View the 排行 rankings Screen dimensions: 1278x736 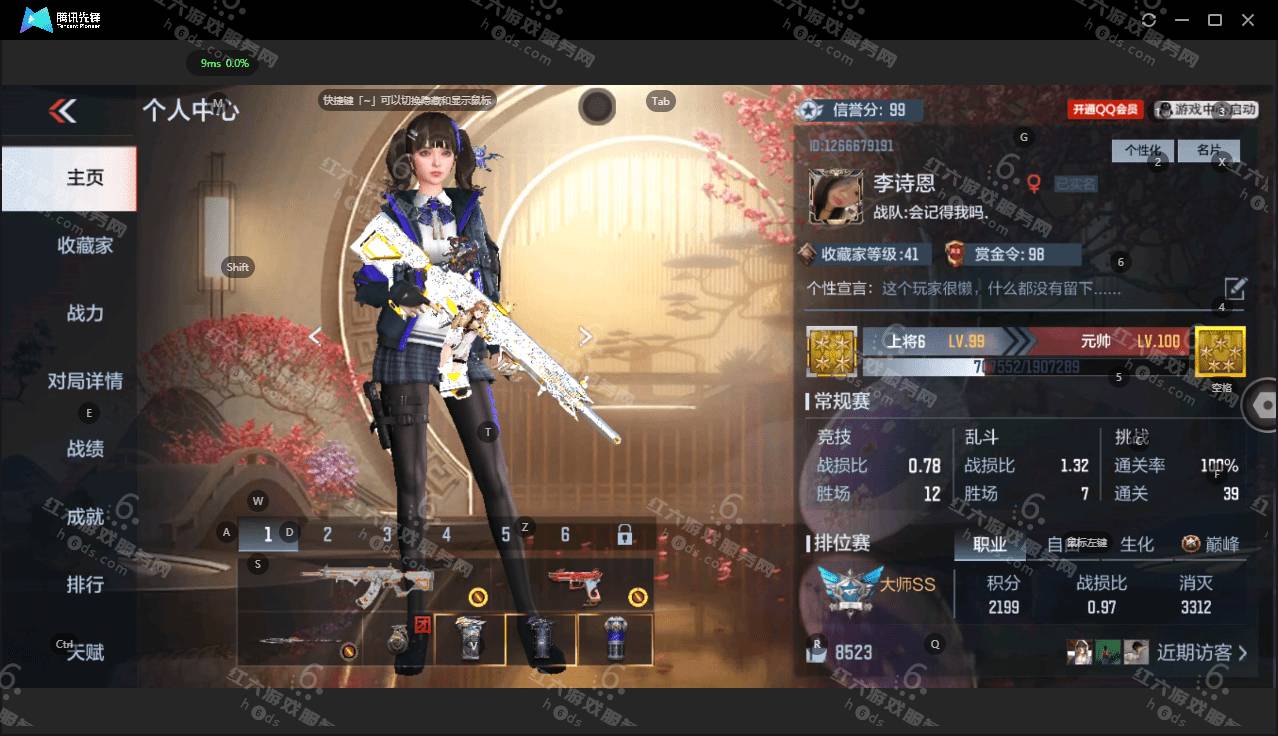(85, 585)
